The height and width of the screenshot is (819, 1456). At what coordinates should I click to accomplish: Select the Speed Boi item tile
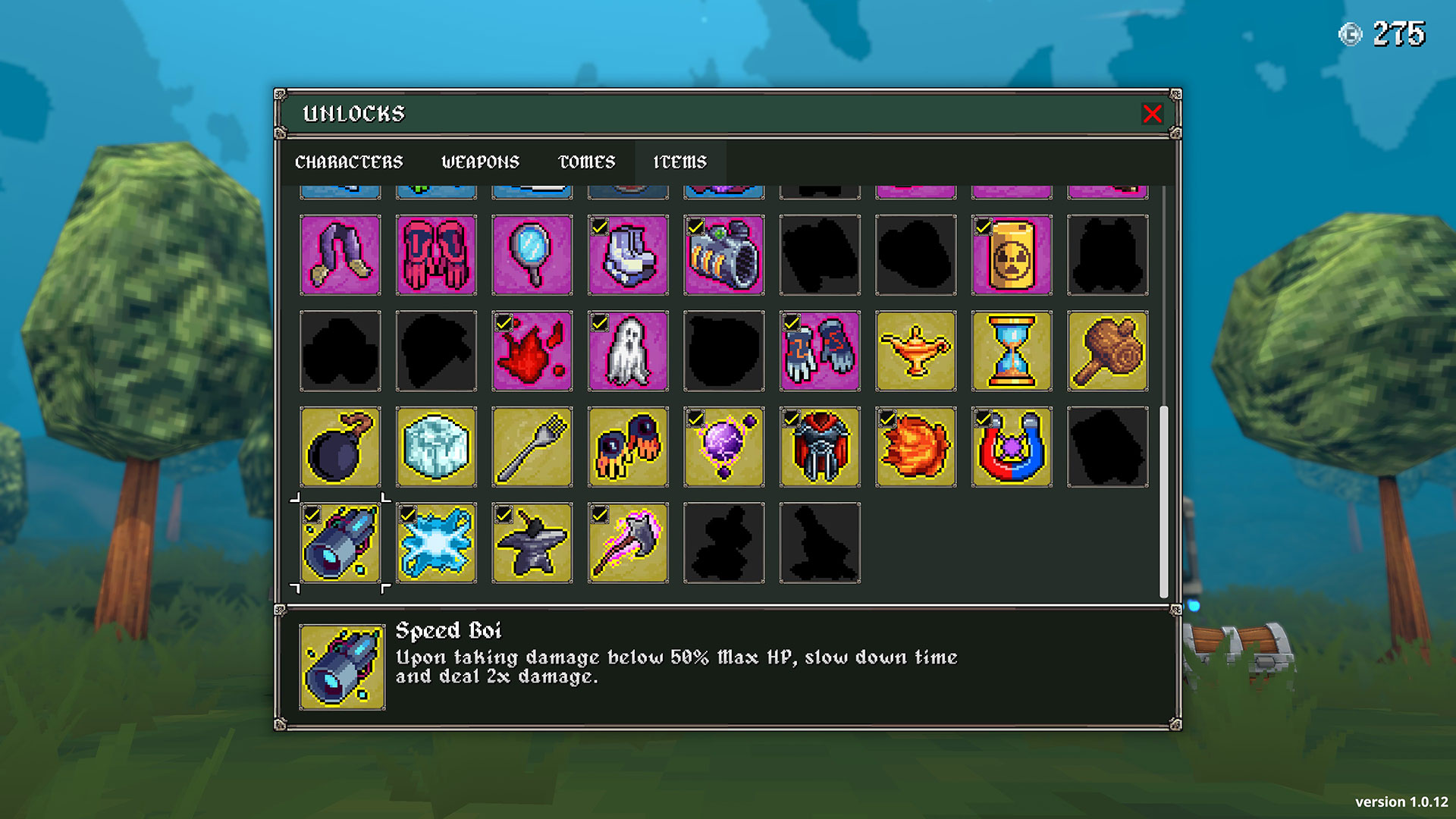pyautogui.click(x=340, y=543)
